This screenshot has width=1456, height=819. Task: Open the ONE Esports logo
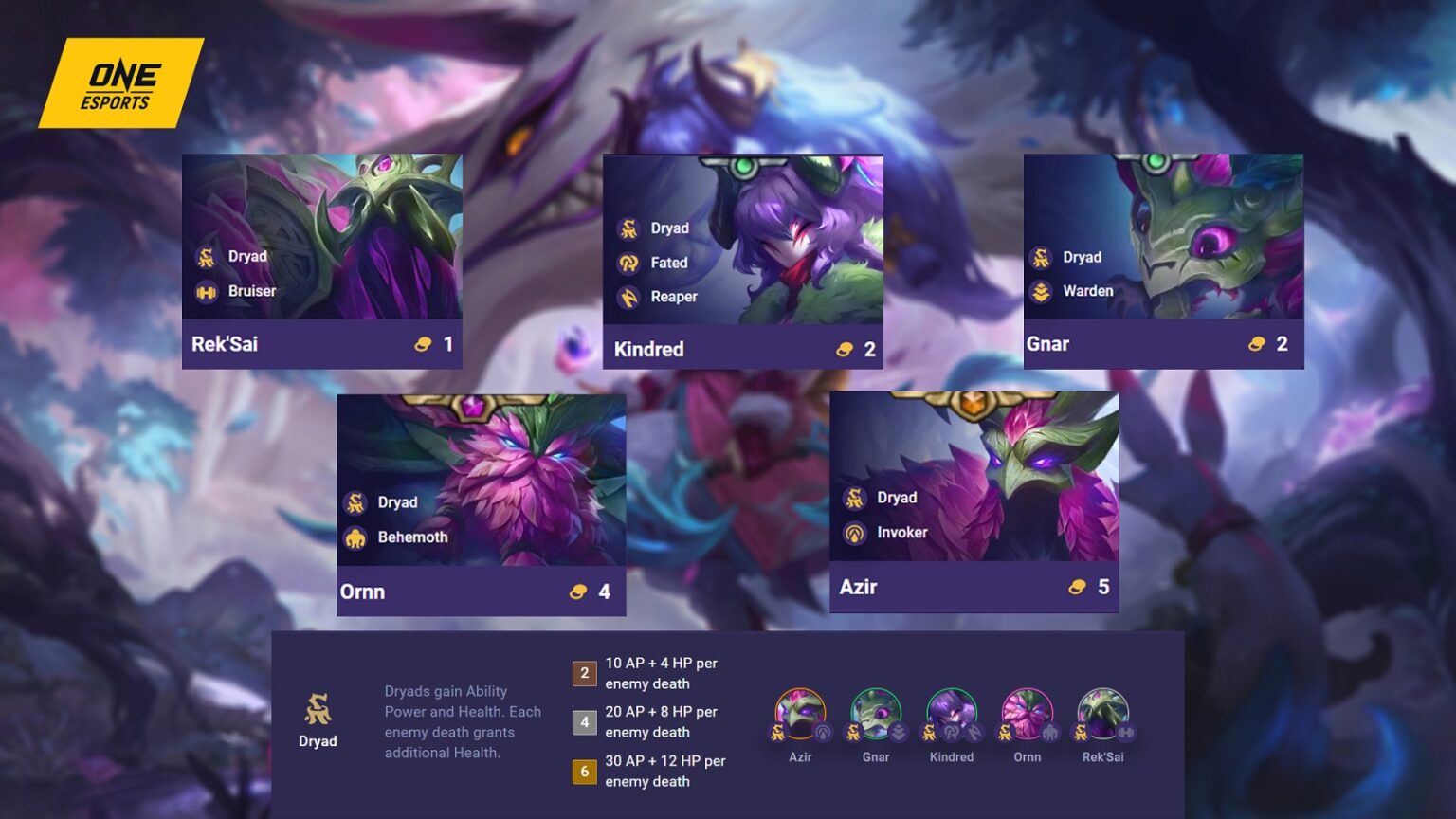(120, 83)
